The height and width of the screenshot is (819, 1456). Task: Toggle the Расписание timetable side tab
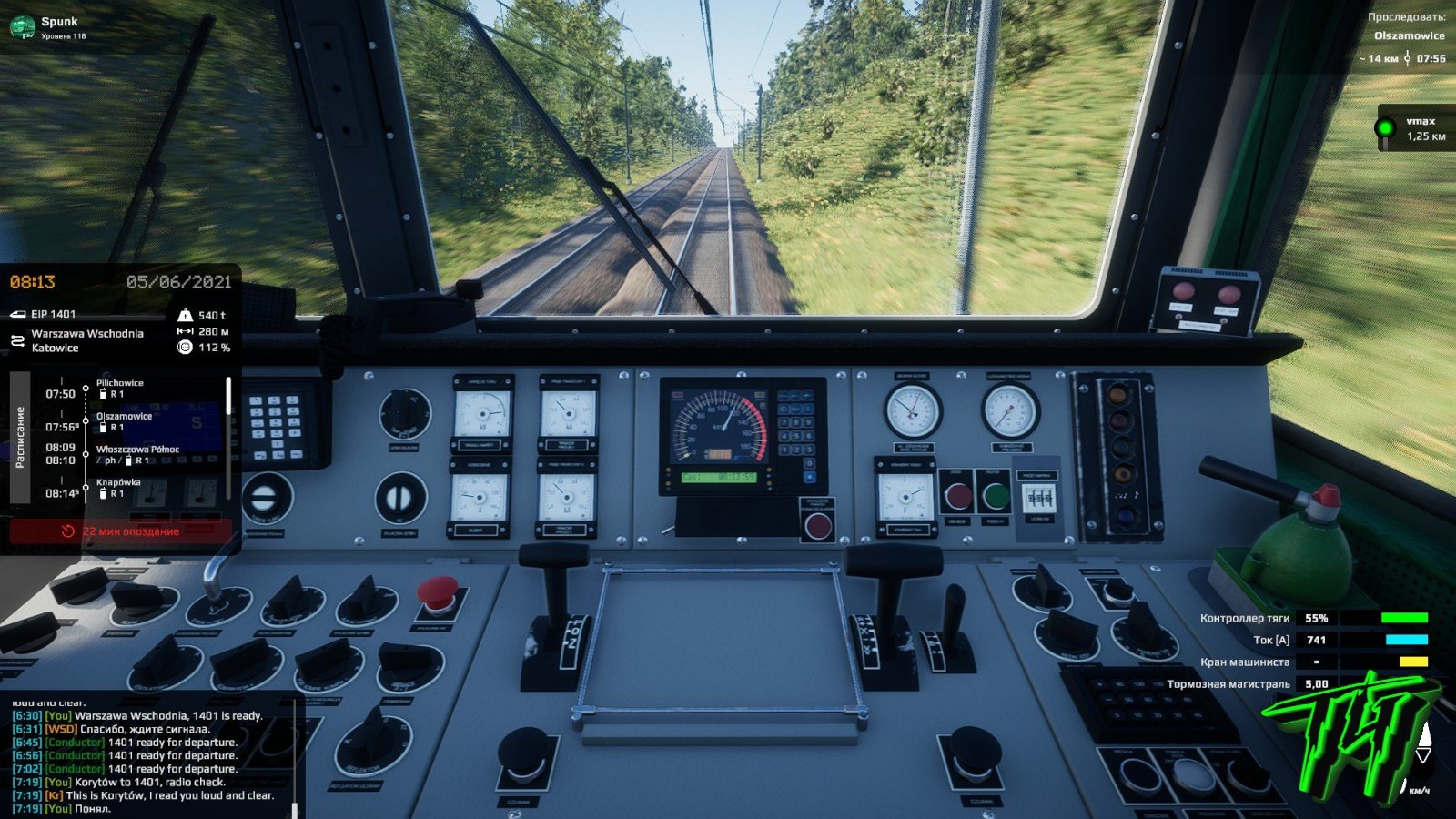[20, 437]
